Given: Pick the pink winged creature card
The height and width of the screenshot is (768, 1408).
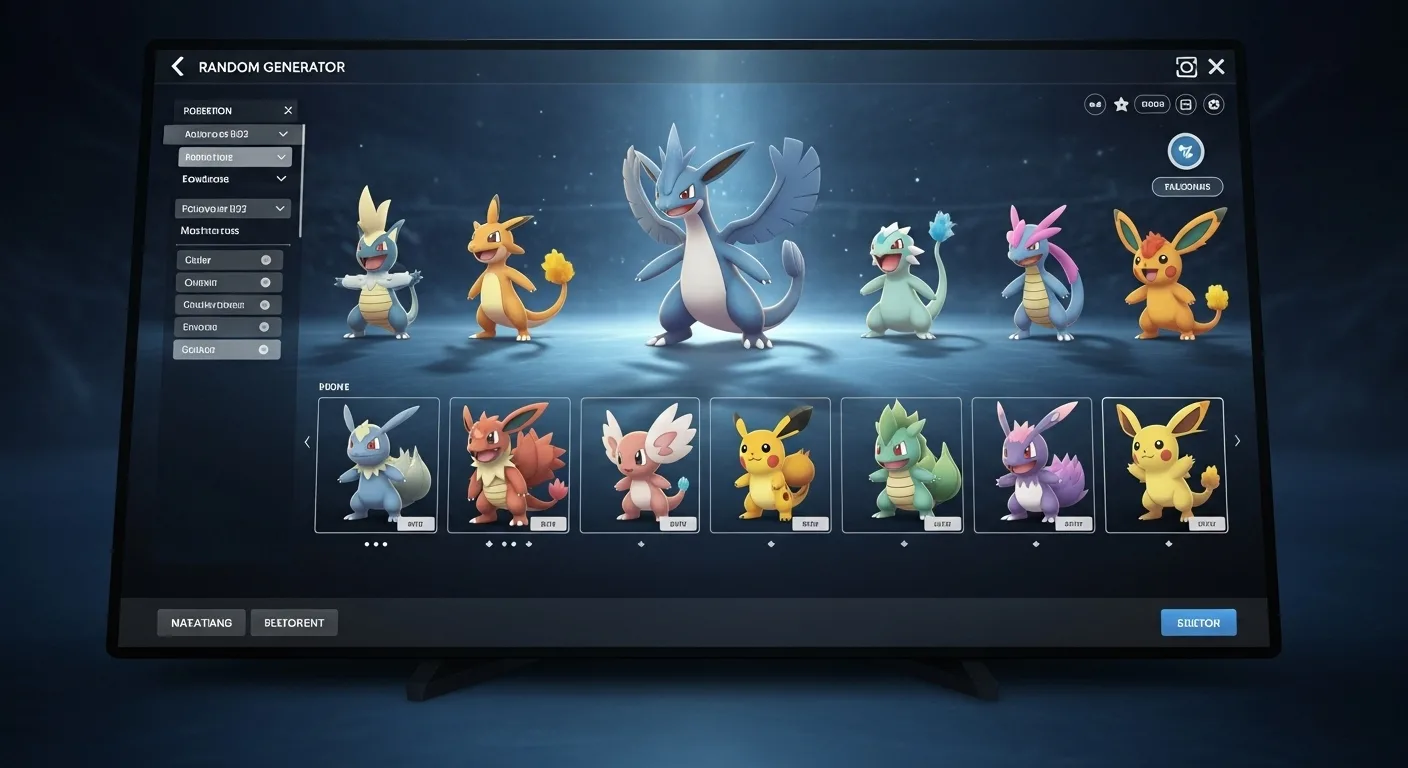Looking at the screenshot, I should 640,465.
